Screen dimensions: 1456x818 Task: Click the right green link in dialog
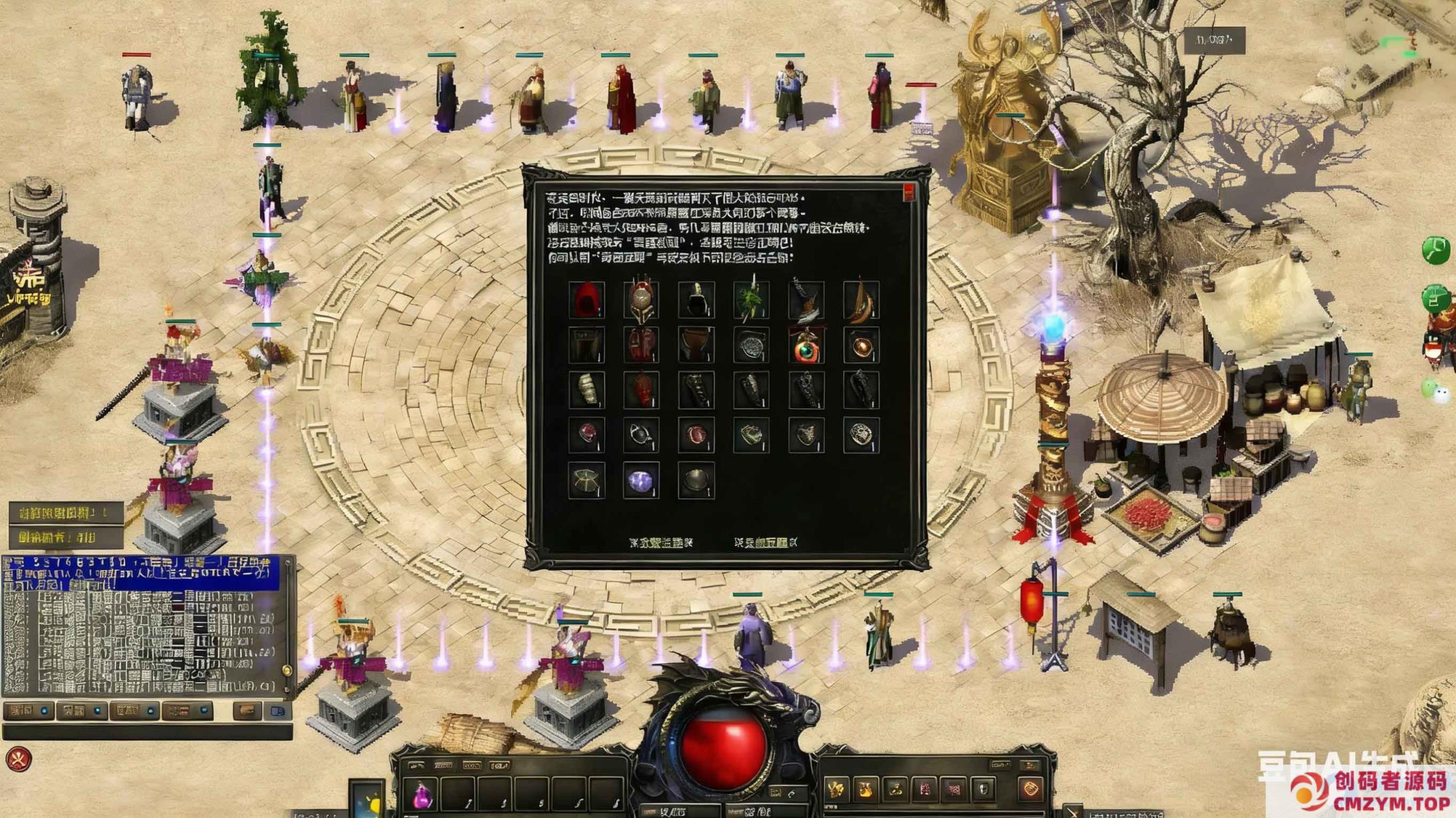766,543
